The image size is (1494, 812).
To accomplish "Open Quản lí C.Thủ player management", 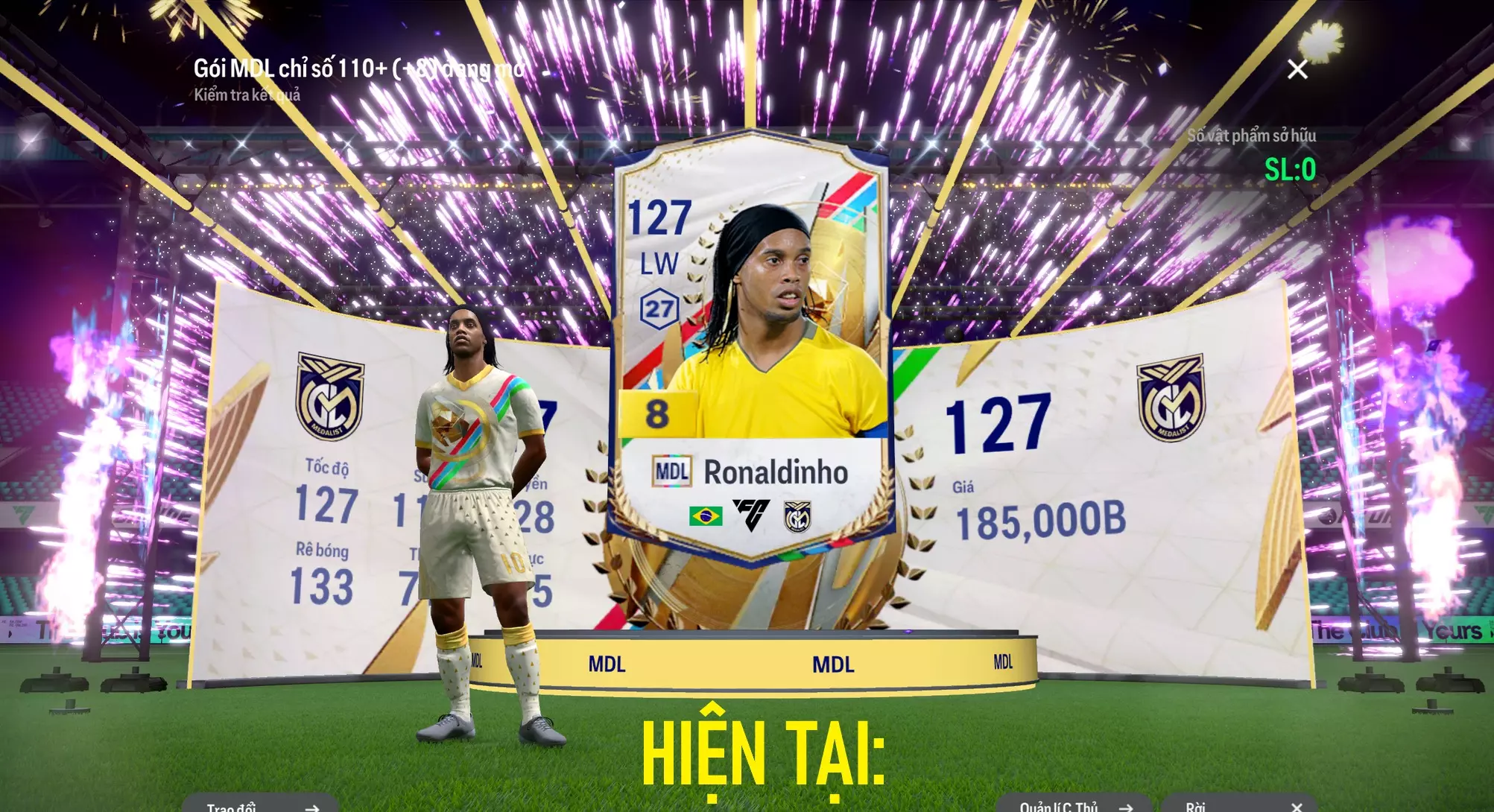I will (1073, 805).
